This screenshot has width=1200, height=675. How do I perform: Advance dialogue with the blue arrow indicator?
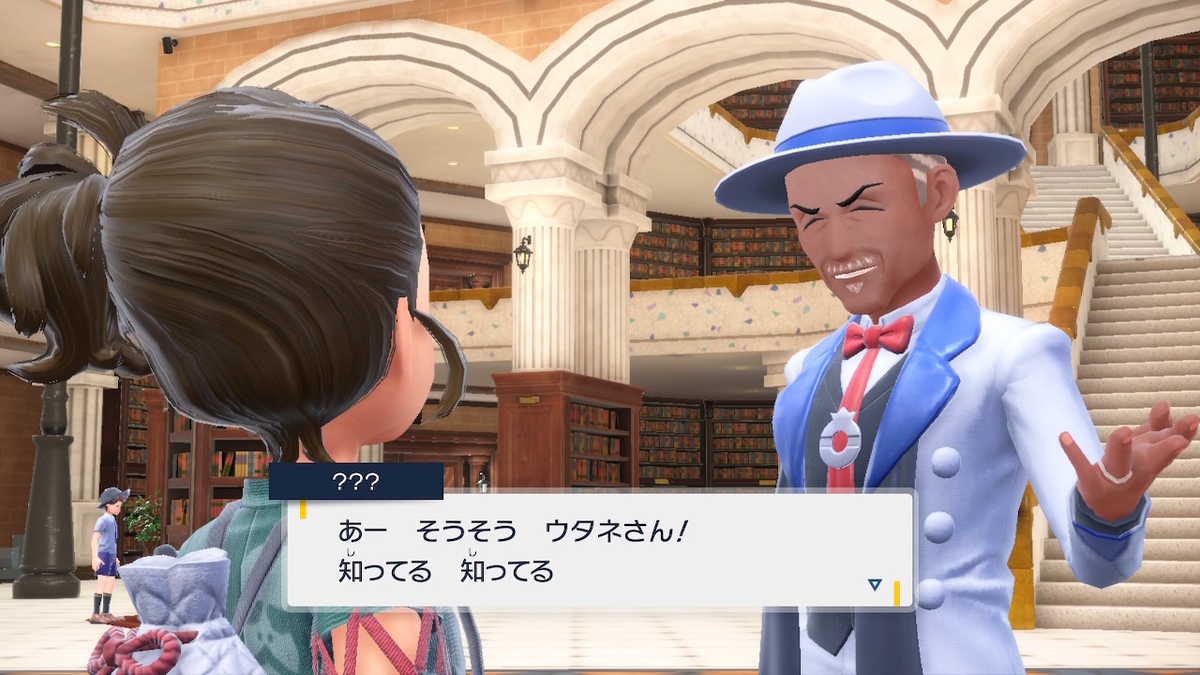(875, 585)
